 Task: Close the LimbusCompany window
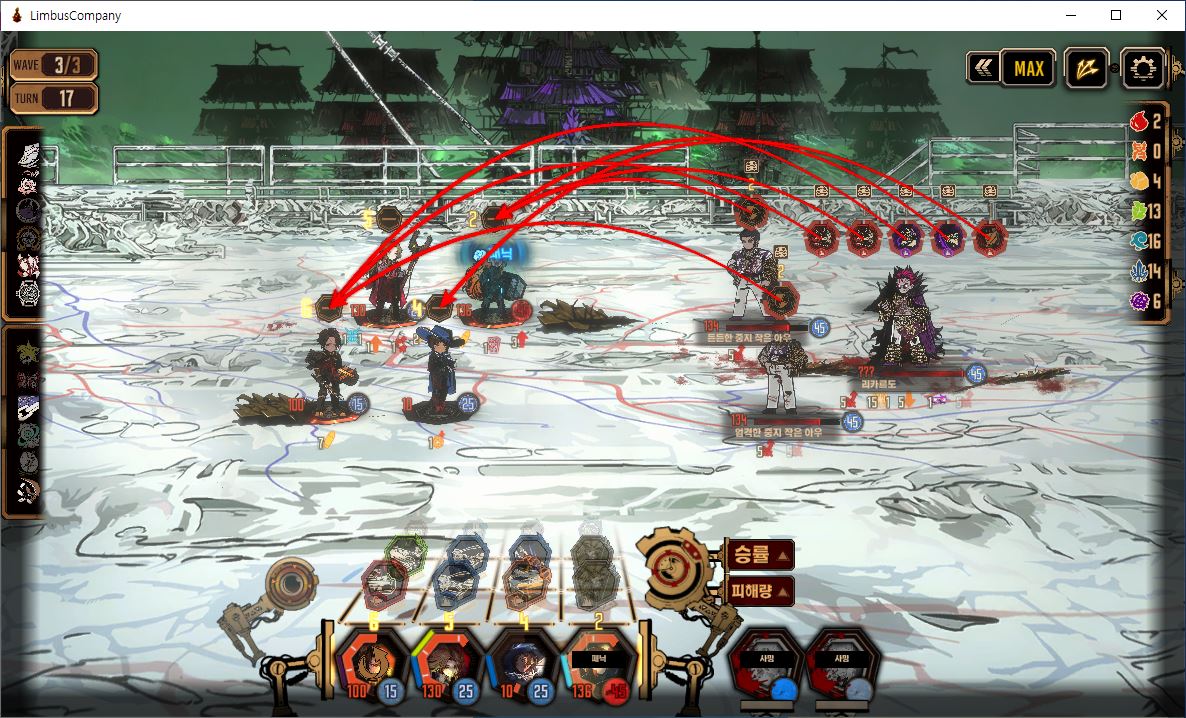tap(1160, 15)
